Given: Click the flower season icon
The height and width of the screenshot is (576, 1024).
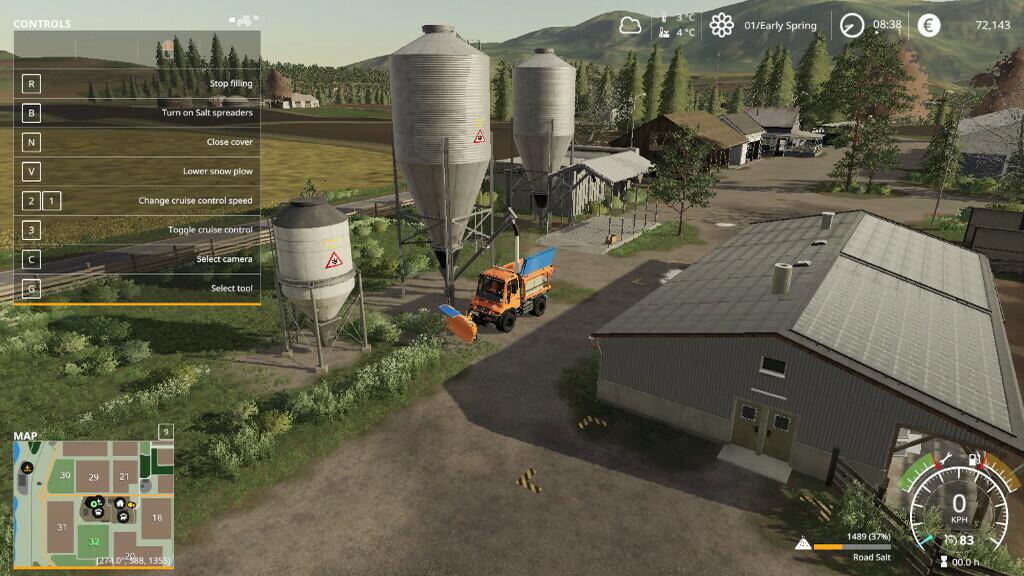Looking at the screenshot, I should (x=721, y=26).
